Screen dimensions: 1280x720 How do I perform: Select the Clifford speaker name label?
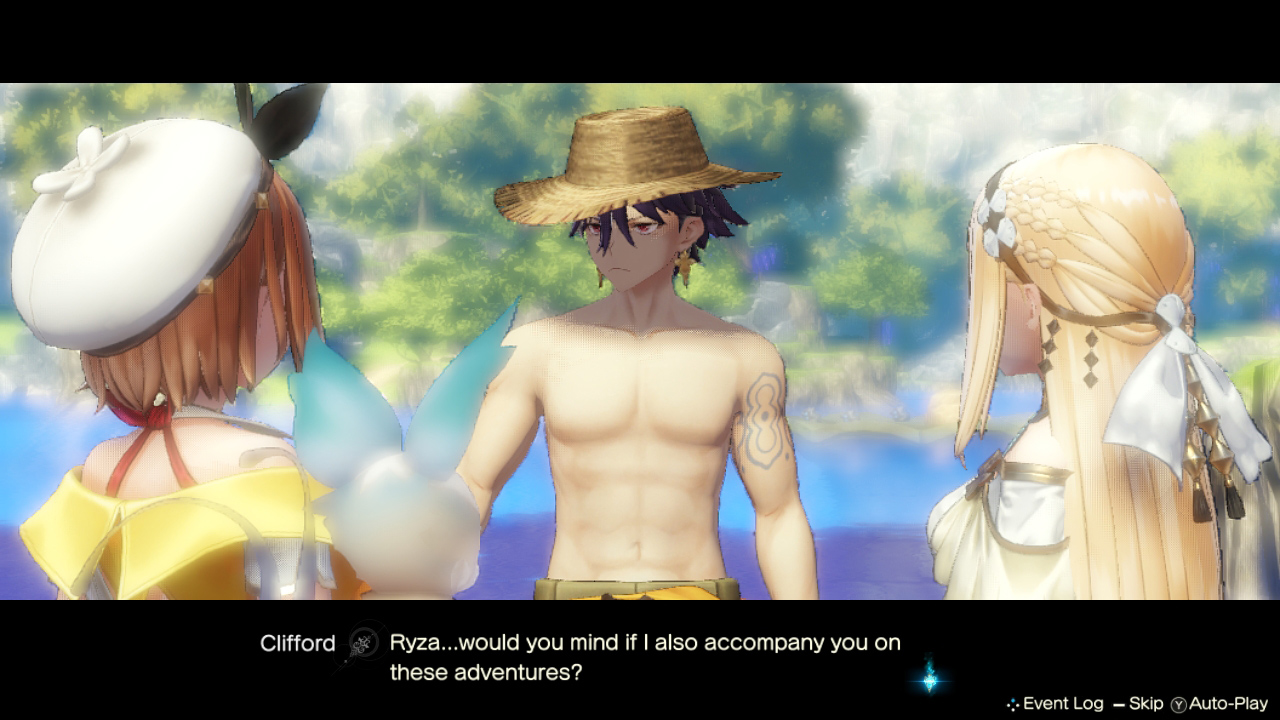coord(296,643)
